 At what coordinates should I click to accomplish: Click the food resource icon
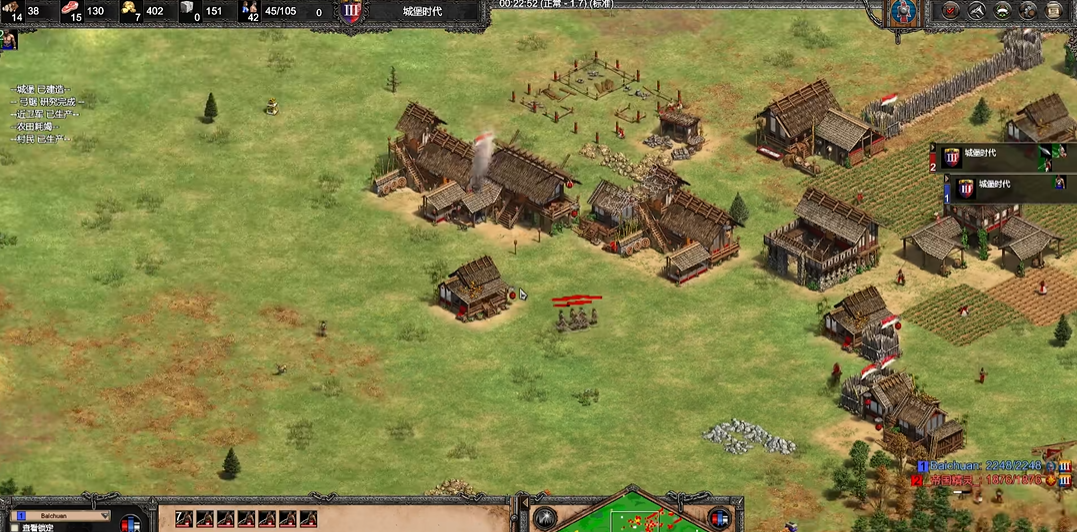pyautogui.click(x=72, y=11)
